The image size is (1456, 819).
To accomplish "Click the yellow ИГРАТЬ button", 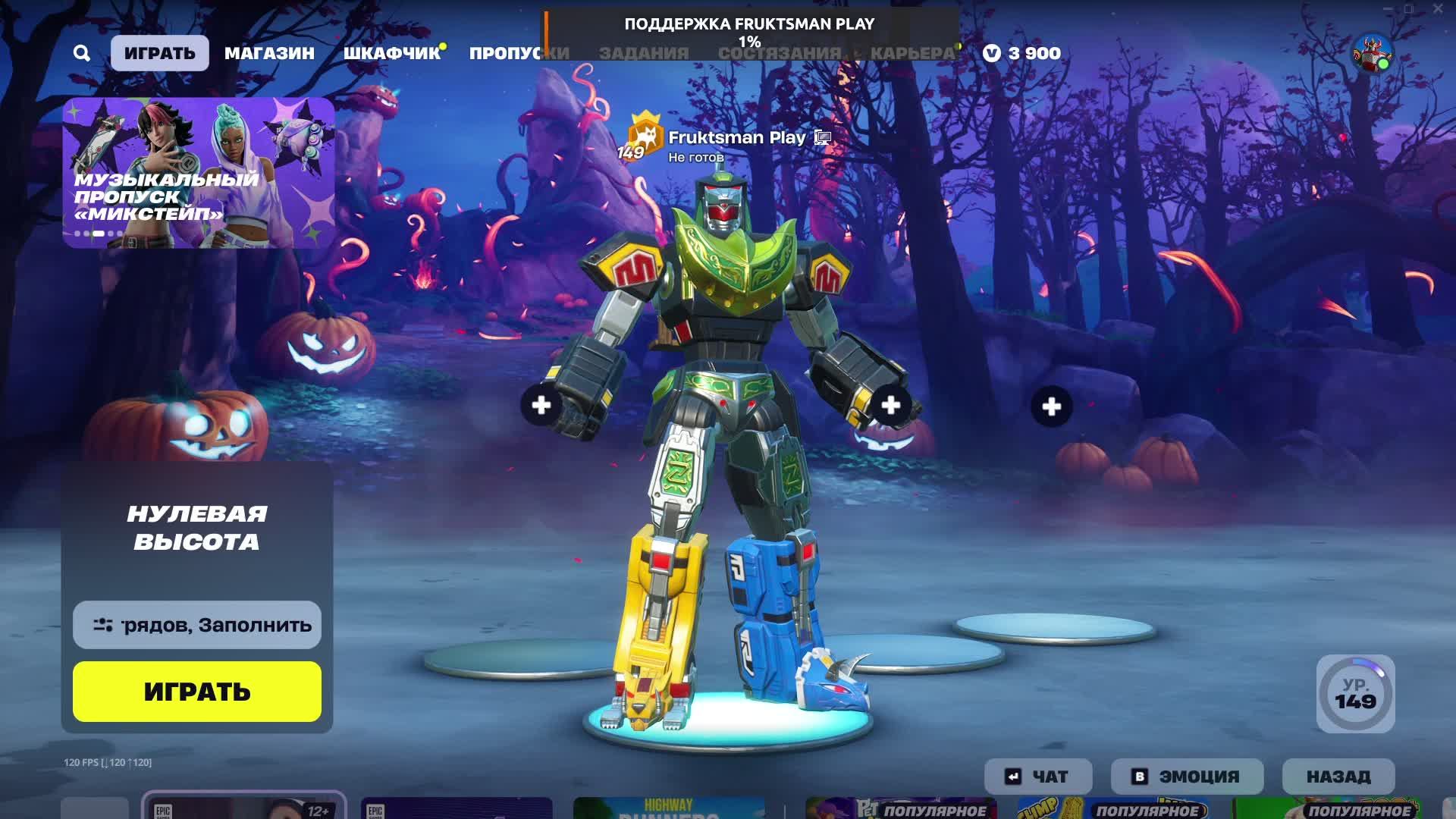I will [197, 692].
